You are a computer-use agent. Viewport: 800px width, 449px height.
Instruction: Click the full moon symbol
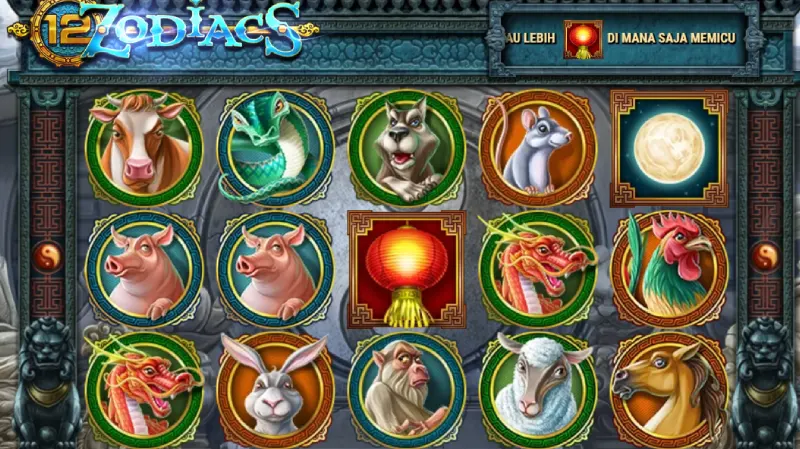(668, 146)
